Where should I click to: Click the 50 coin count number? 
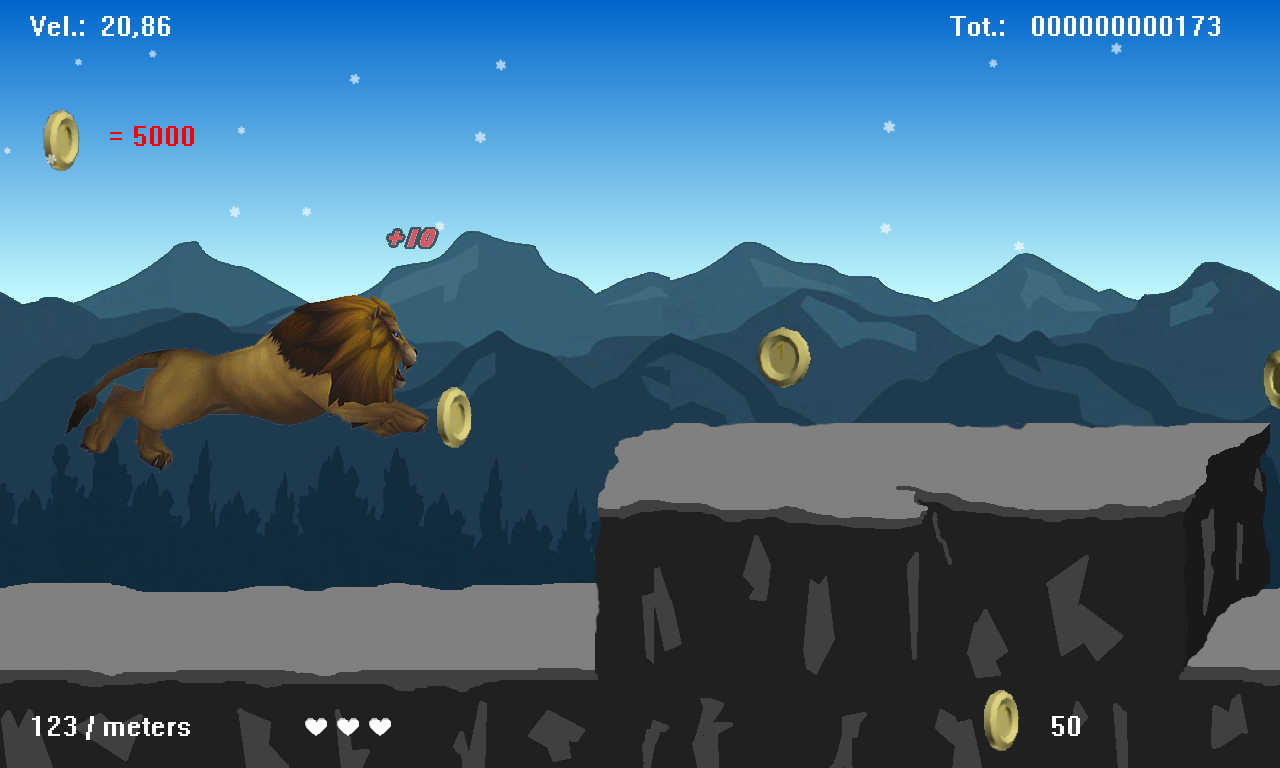(1066, 727)
